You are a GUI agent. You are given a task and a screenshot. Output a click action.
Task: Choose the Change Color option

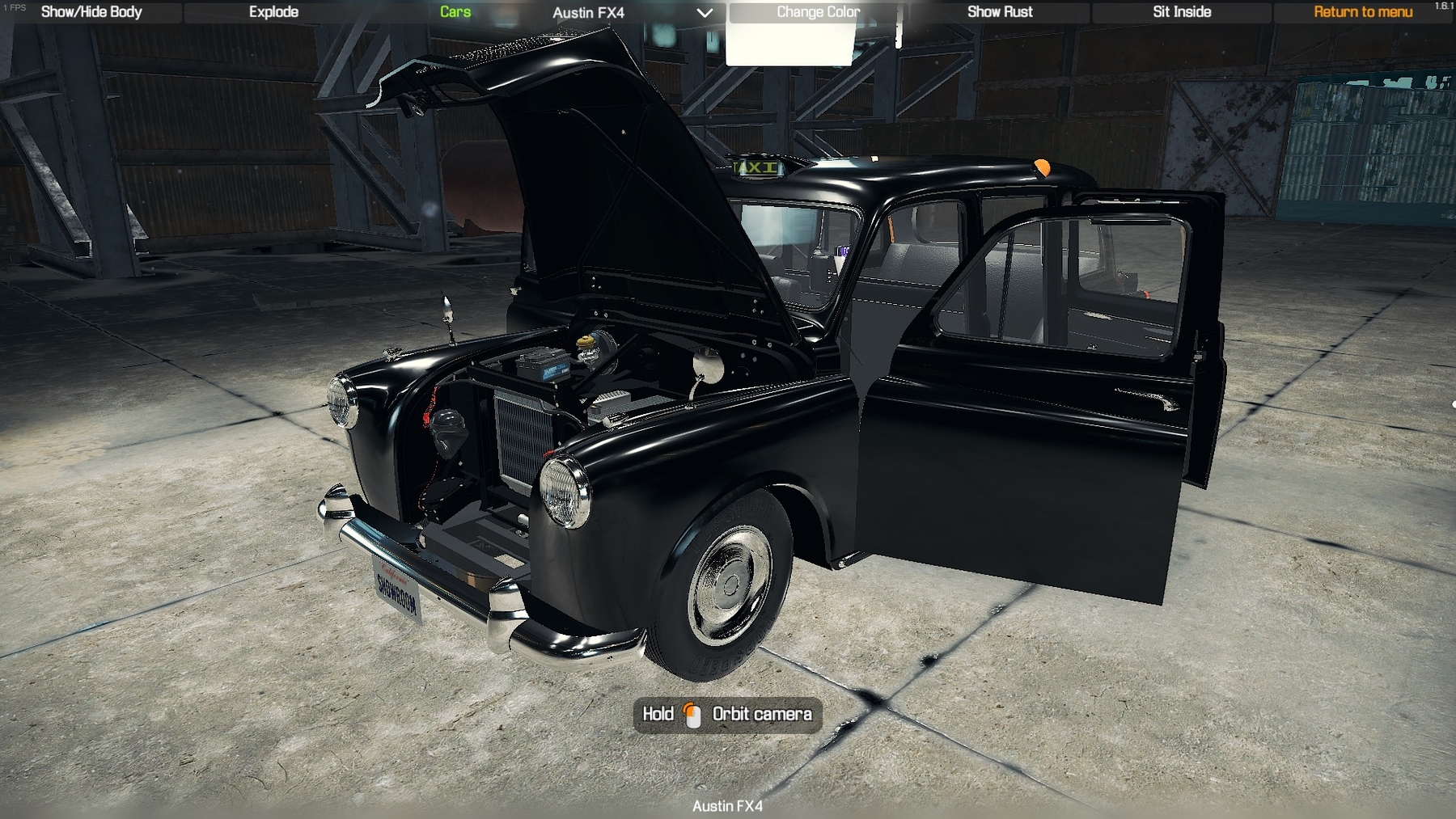coord(818,12)
